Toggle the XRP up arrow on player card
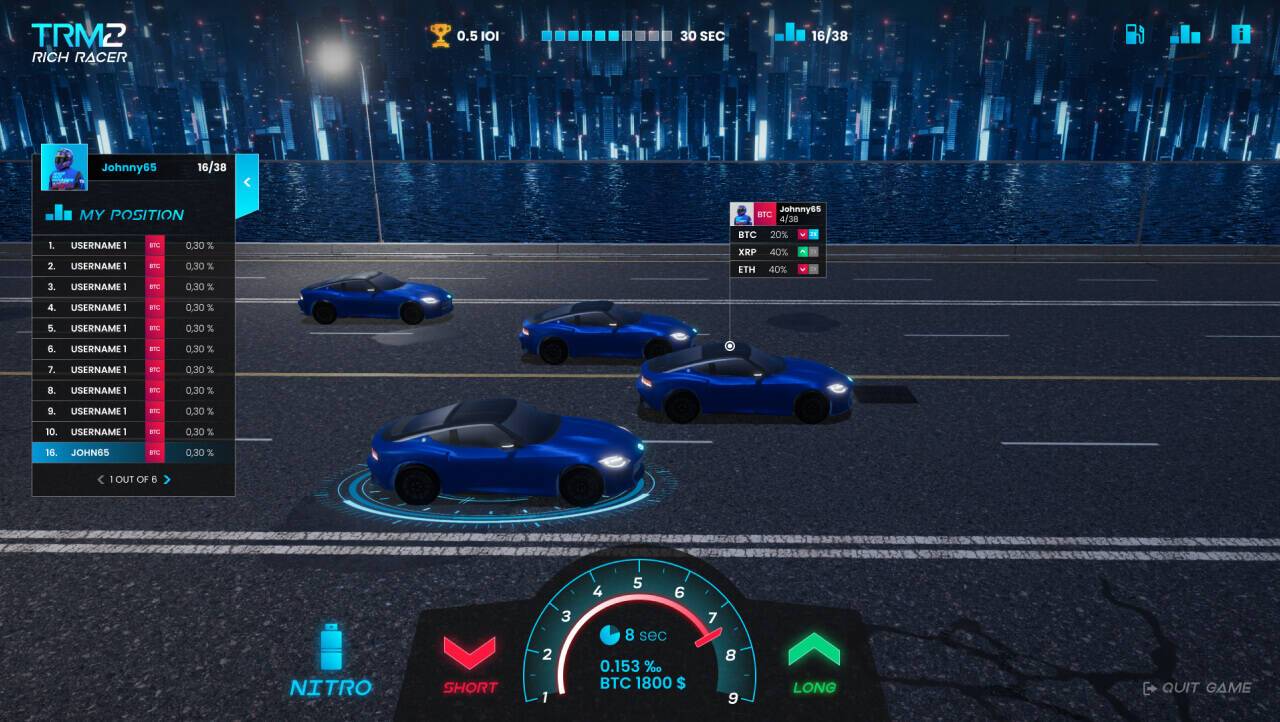Screen dimensions: 1280x722 coord(803,252)
